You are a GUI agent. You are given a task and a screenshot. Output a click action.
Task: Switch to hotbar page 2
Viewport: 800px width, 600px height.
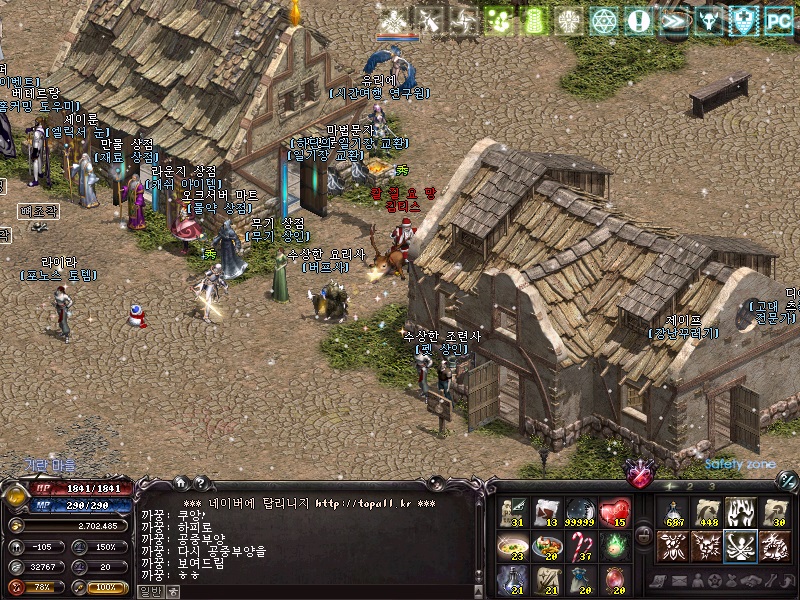pos(689,486)
